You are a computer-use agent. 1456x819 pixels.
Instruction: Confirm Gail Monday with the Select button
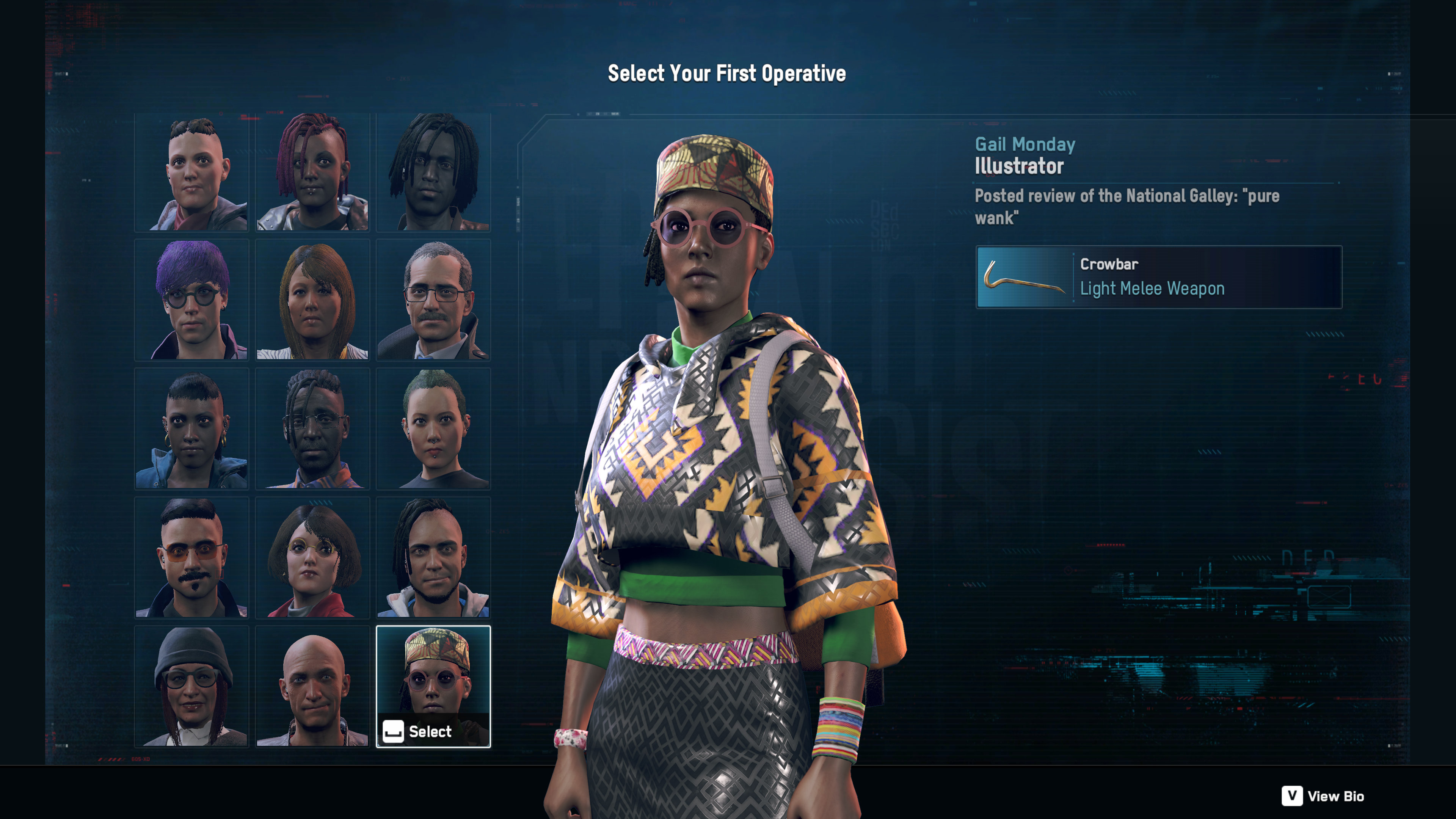(x=419, y=731)
